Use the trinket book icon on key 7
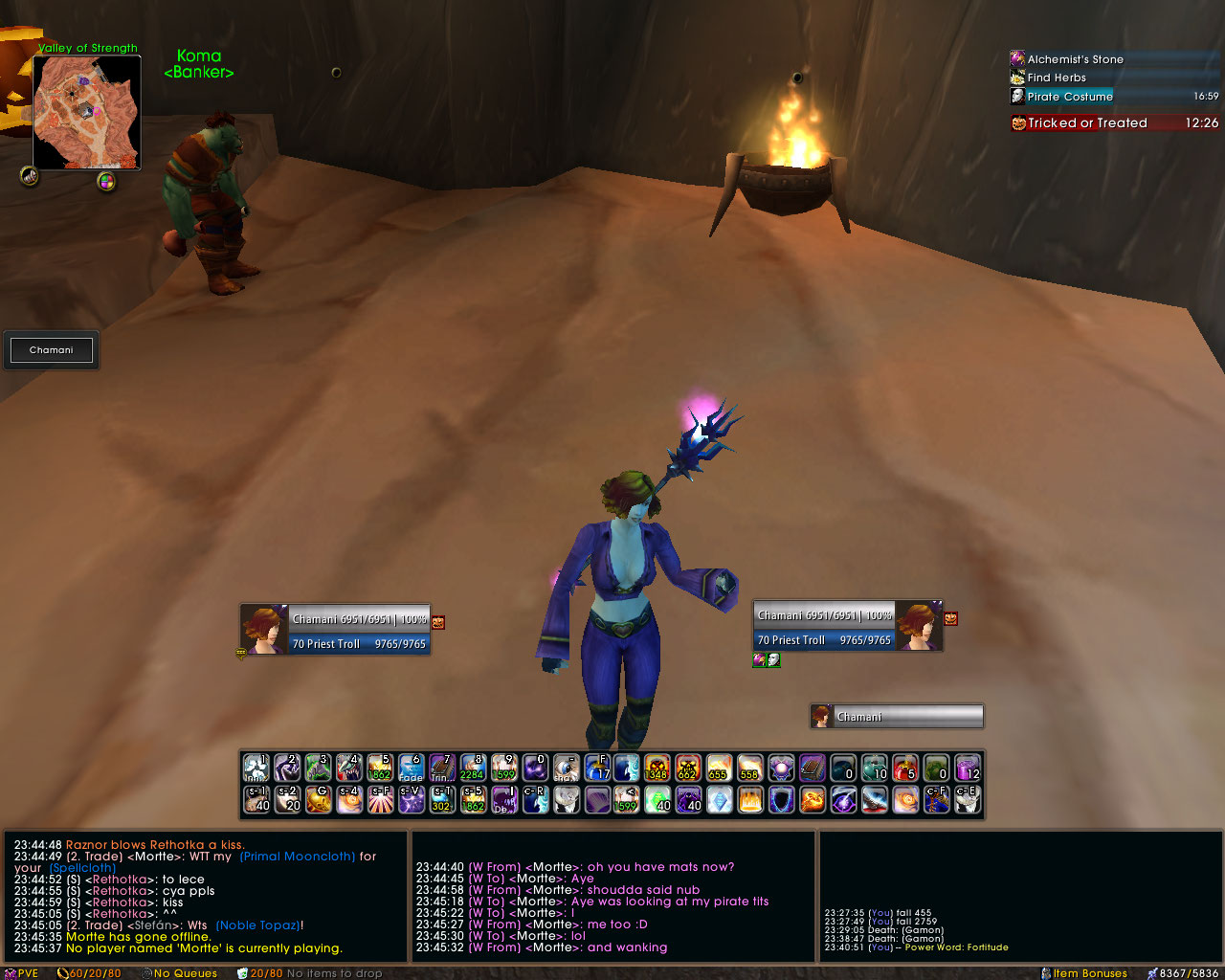The image size is (1225, 980). click(x=442, y=768)
